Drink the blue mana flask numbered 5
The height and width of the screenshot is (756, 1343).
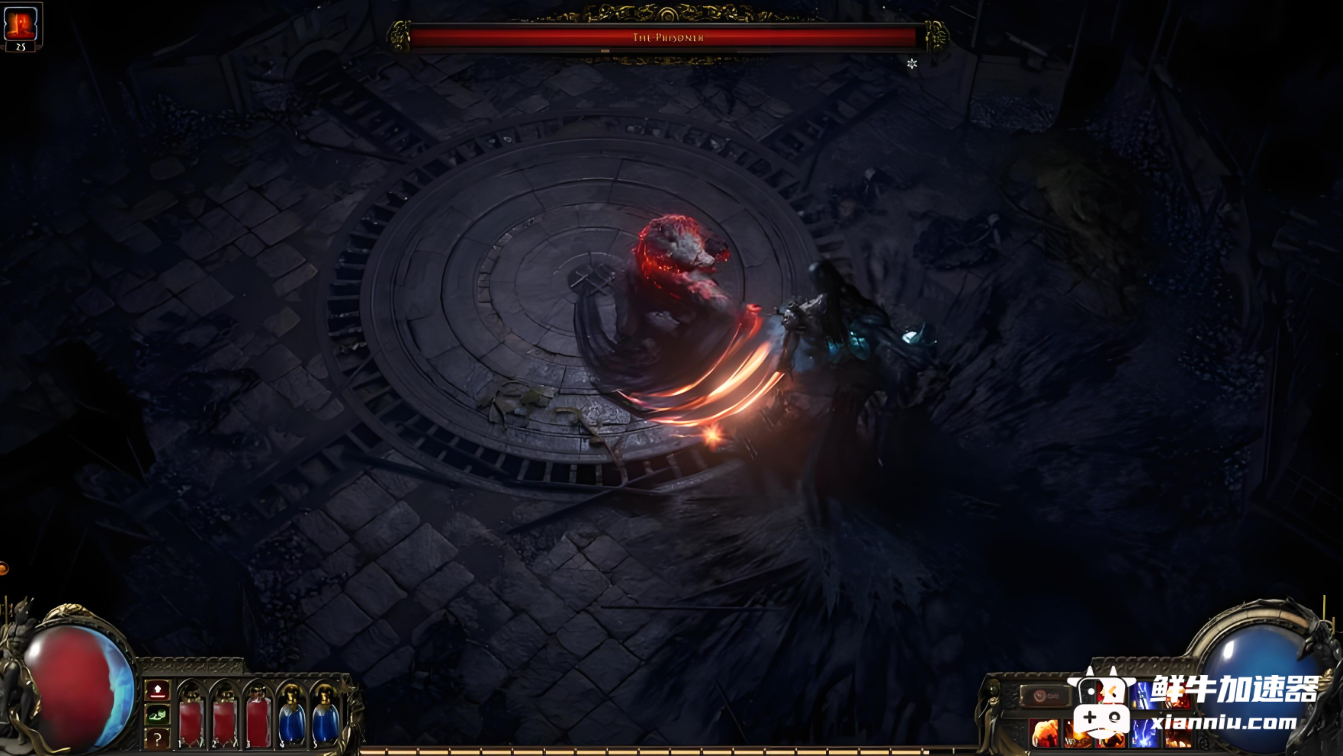pyautogui.click(x=325, y=718)
